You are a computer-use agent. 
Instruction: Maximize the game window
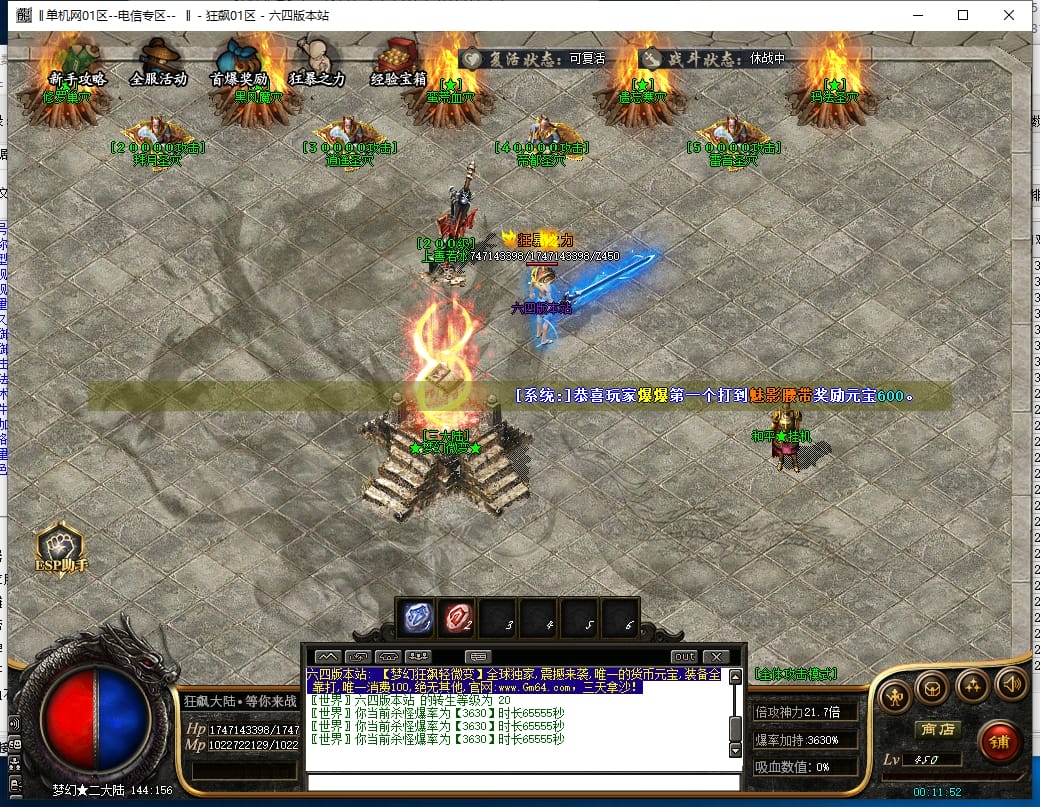click(963, 15)
